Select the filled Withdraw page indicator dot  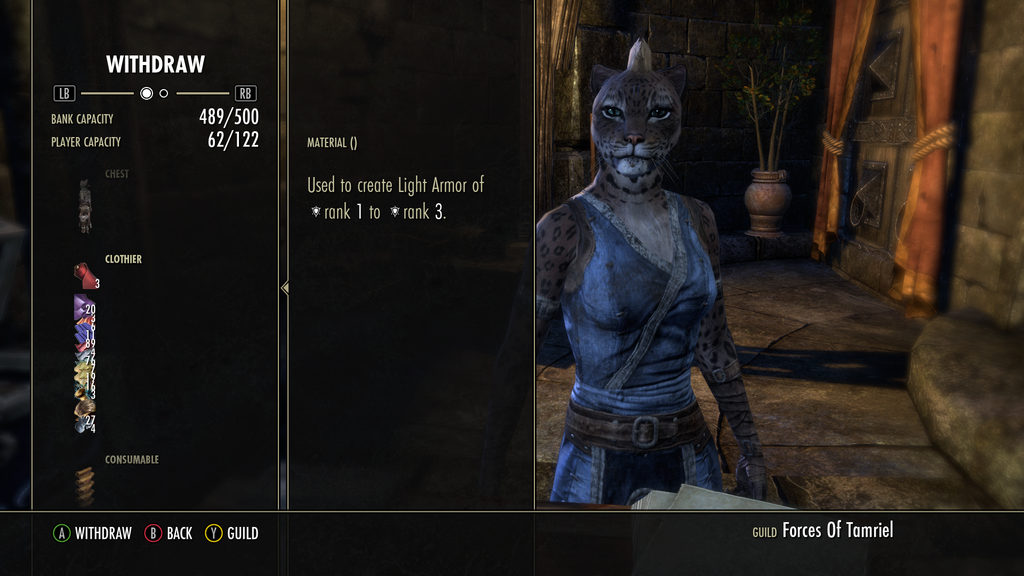tap(146, 94)
